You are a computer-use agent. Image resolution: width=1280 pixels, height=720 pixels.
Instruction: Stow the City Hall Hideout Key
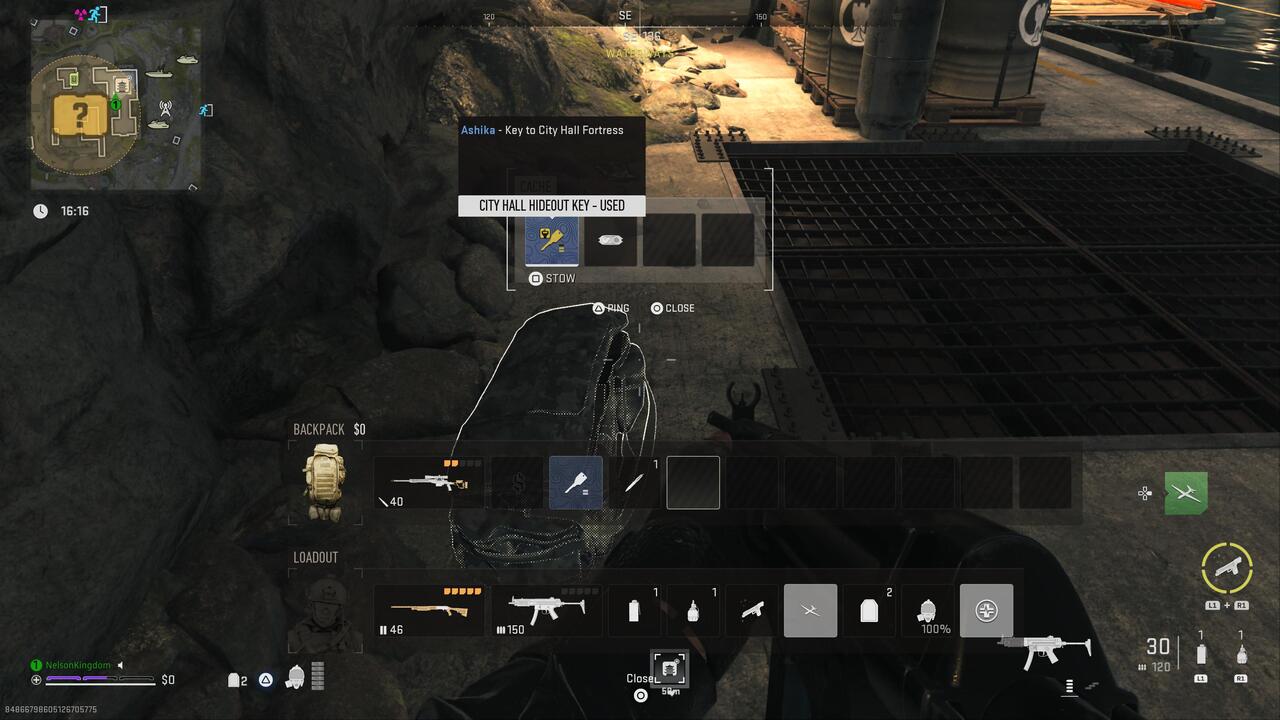[x=550, y=278]
